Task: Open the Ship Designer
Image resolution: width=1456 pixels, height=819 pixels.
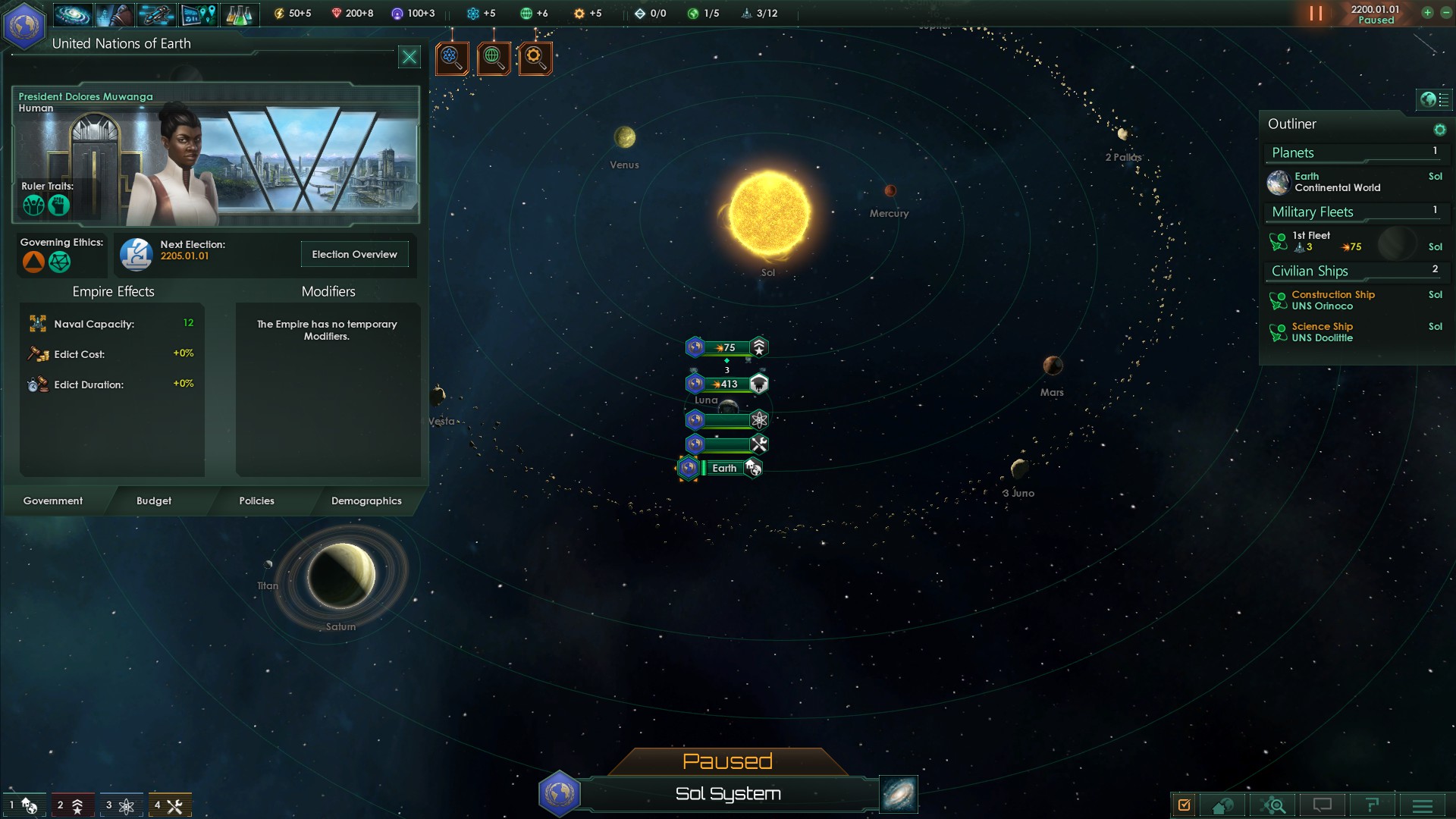Action: tap(155, 14)
